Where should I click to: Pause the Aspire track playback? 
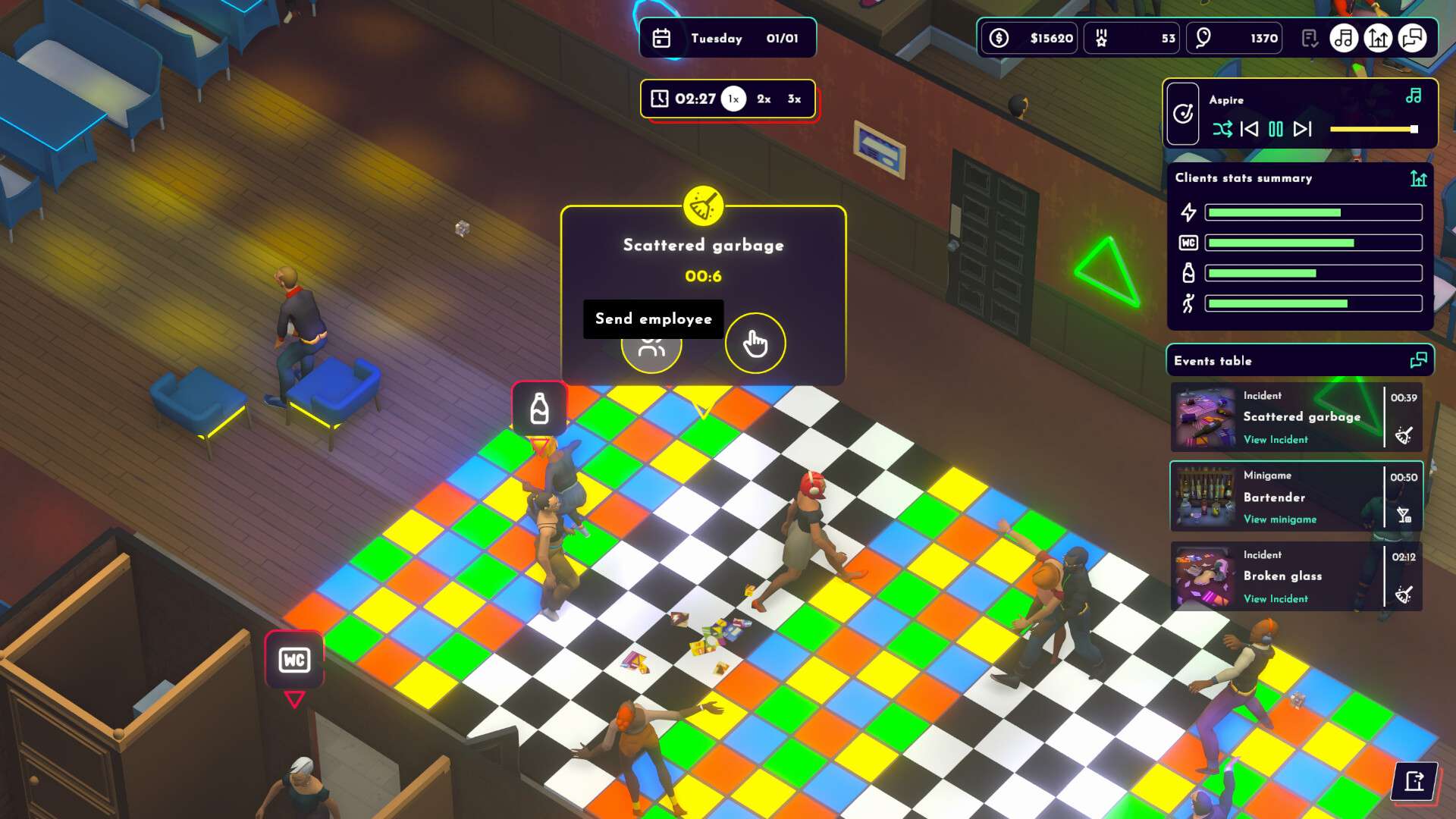(x=1276, y=130)
